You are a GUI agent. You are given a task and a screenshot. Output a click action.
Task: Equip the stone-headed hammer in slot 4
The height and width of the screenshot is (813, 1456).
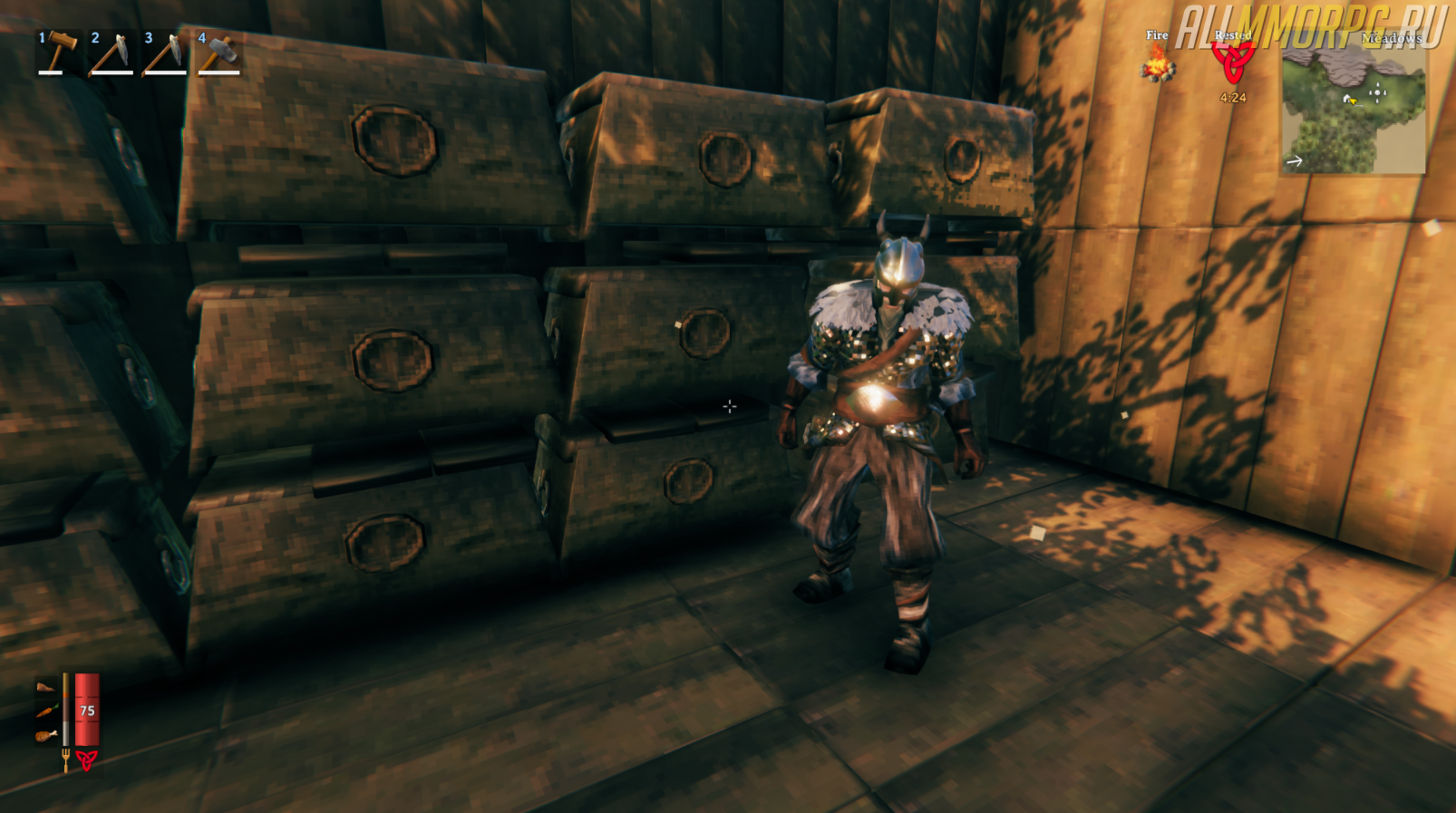pos(218,53)
